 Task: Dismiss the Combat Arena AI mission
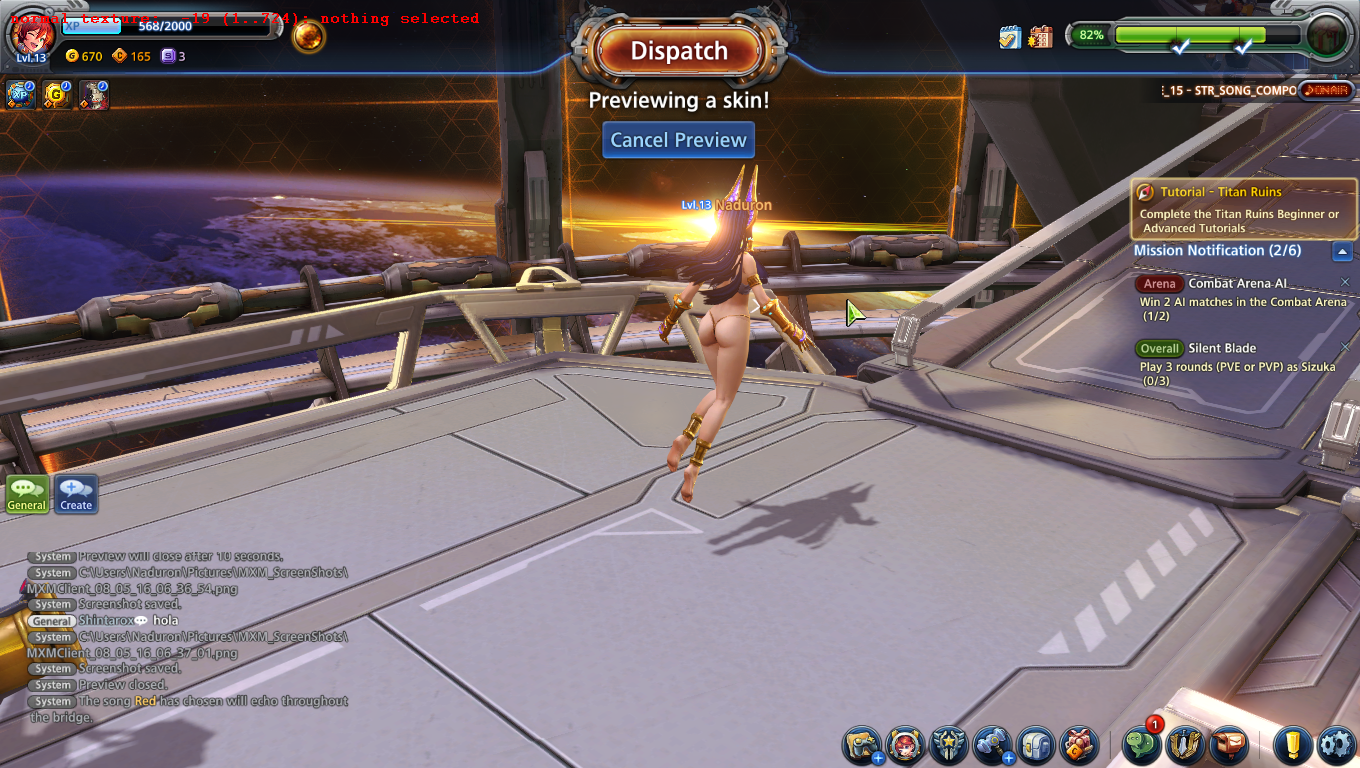click(x=1345, y=282)
